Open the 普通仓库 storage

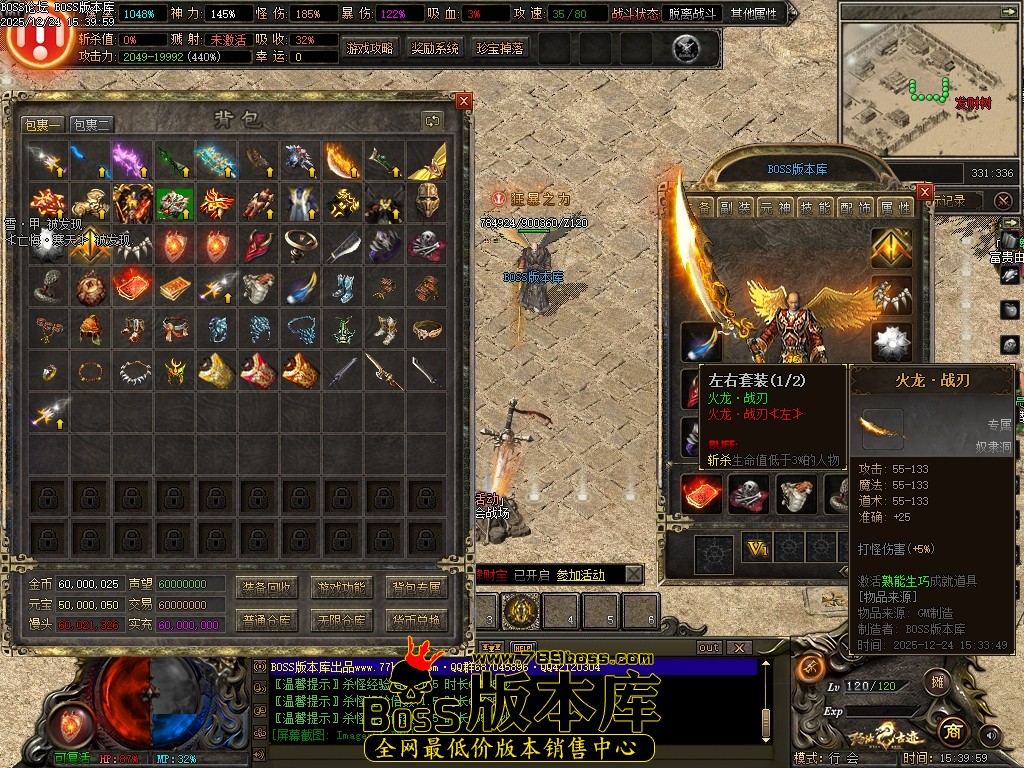tap(265, 620)
